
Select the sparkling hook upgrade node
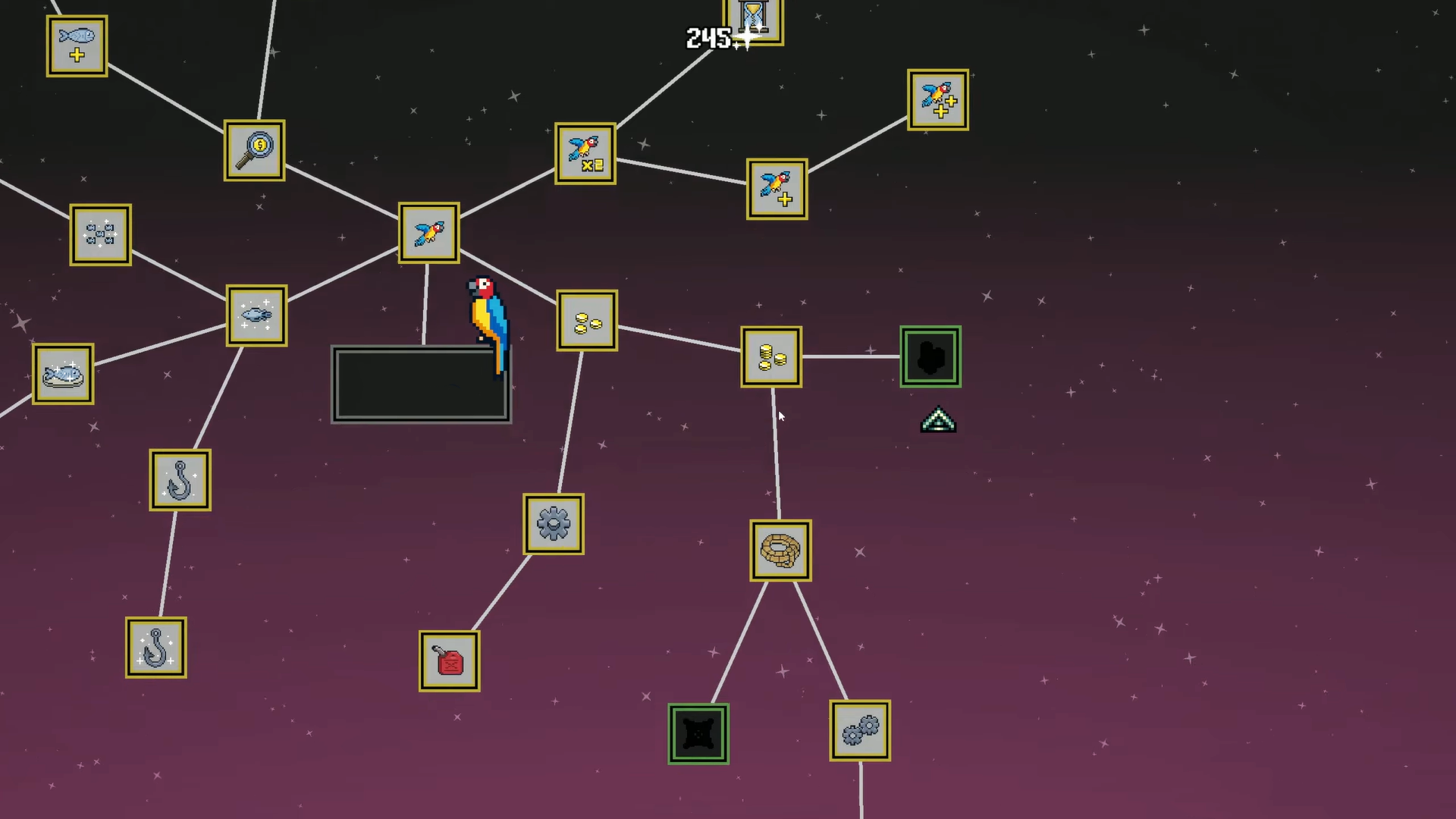tap(155, 647)
